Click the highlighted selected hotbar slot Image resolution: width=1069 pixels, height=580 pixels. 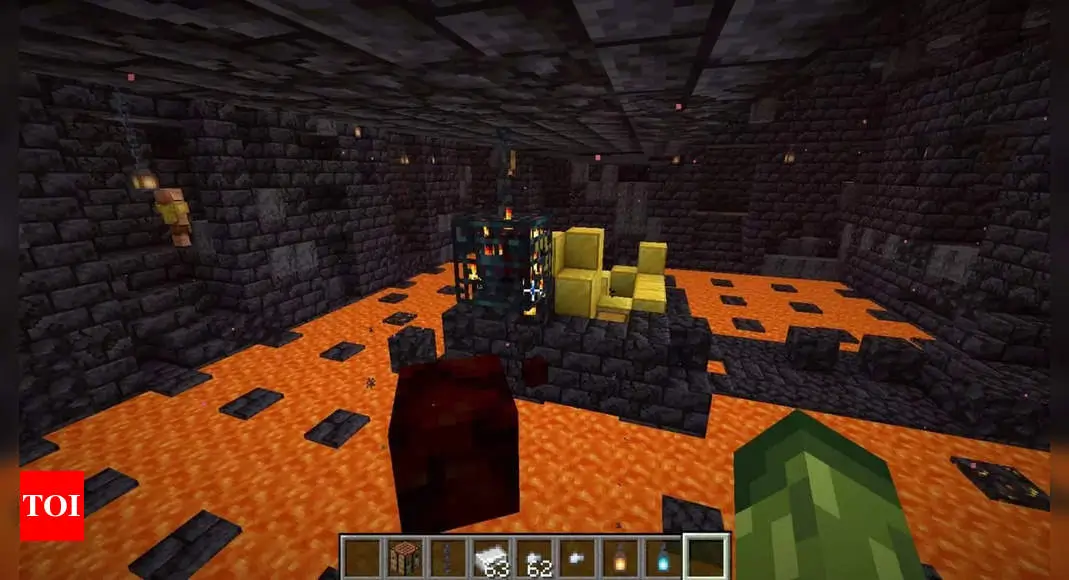tap(707, 557)
